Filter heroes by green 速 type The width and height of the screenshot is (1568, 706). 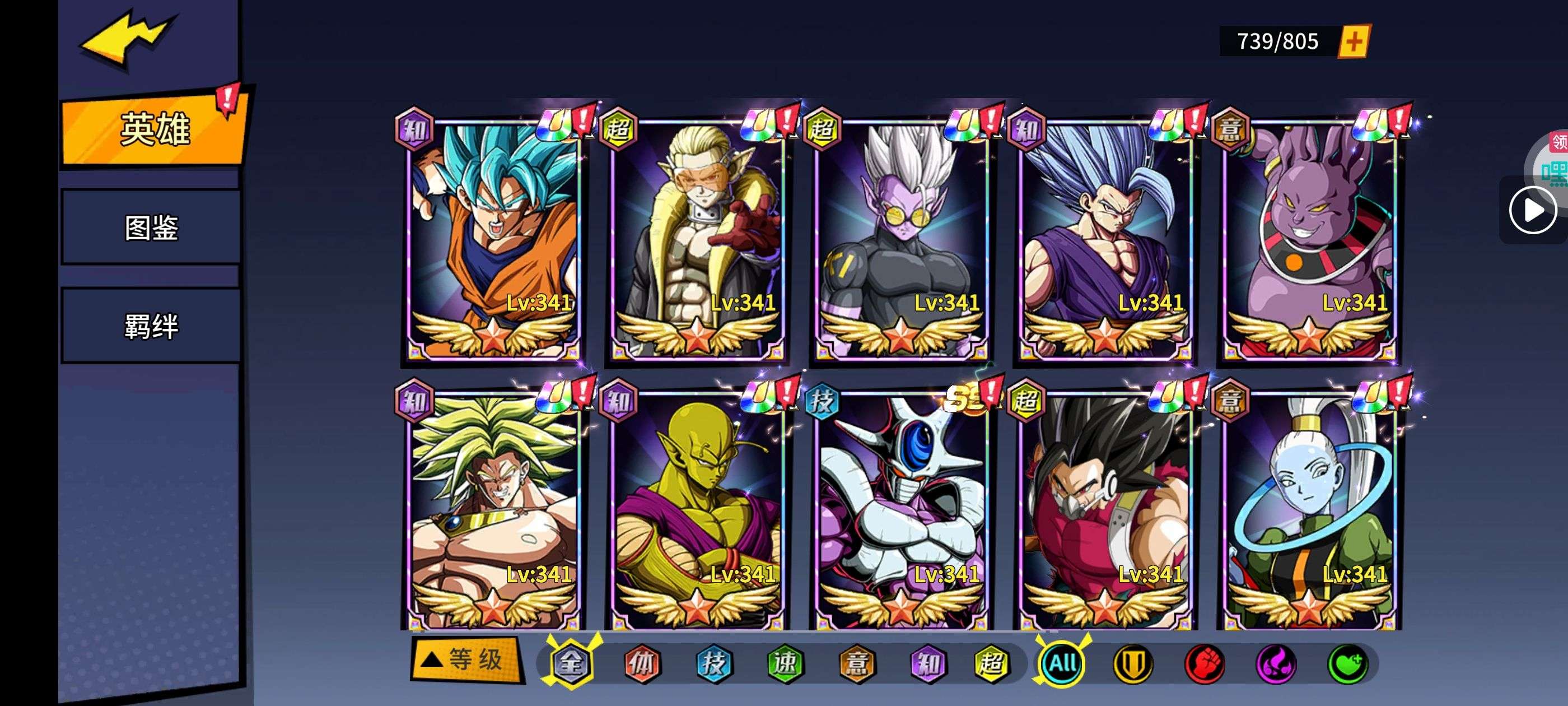point(785,663)
